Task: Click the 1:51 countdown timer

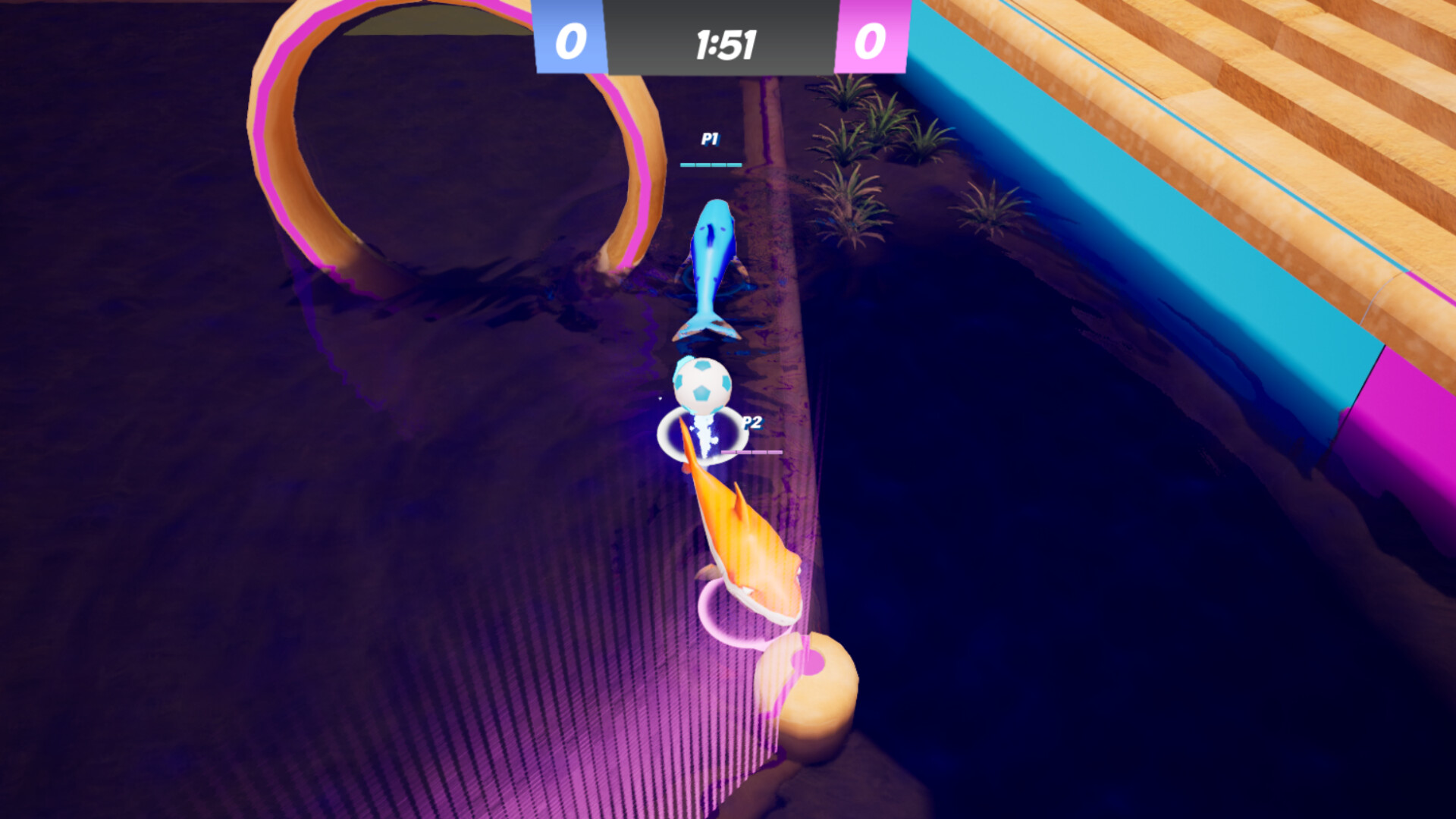Action: [720, 44]
